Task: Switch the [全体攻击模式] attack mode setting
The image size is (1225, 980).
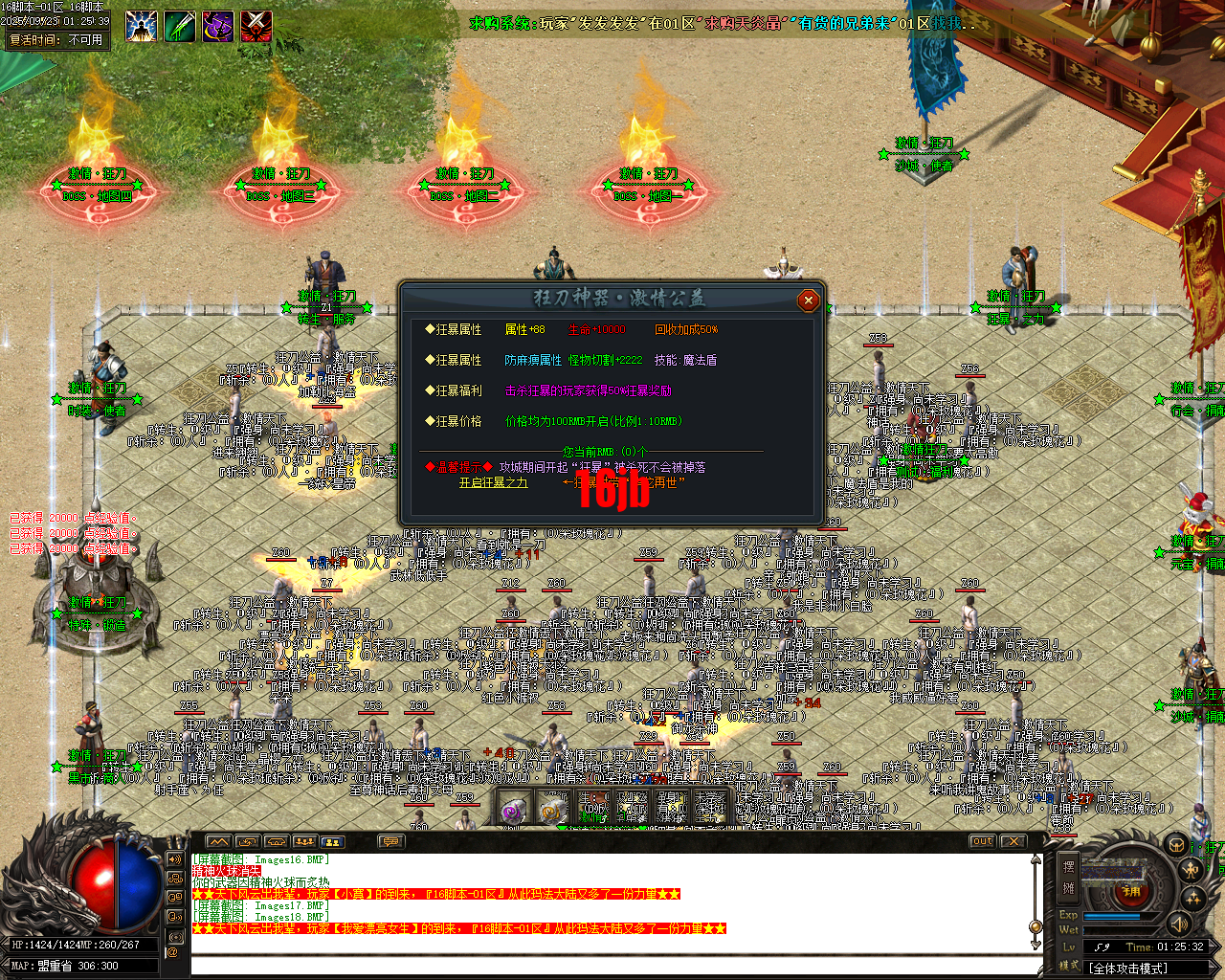Action: pyautogui.click(x=1129, y=968)
